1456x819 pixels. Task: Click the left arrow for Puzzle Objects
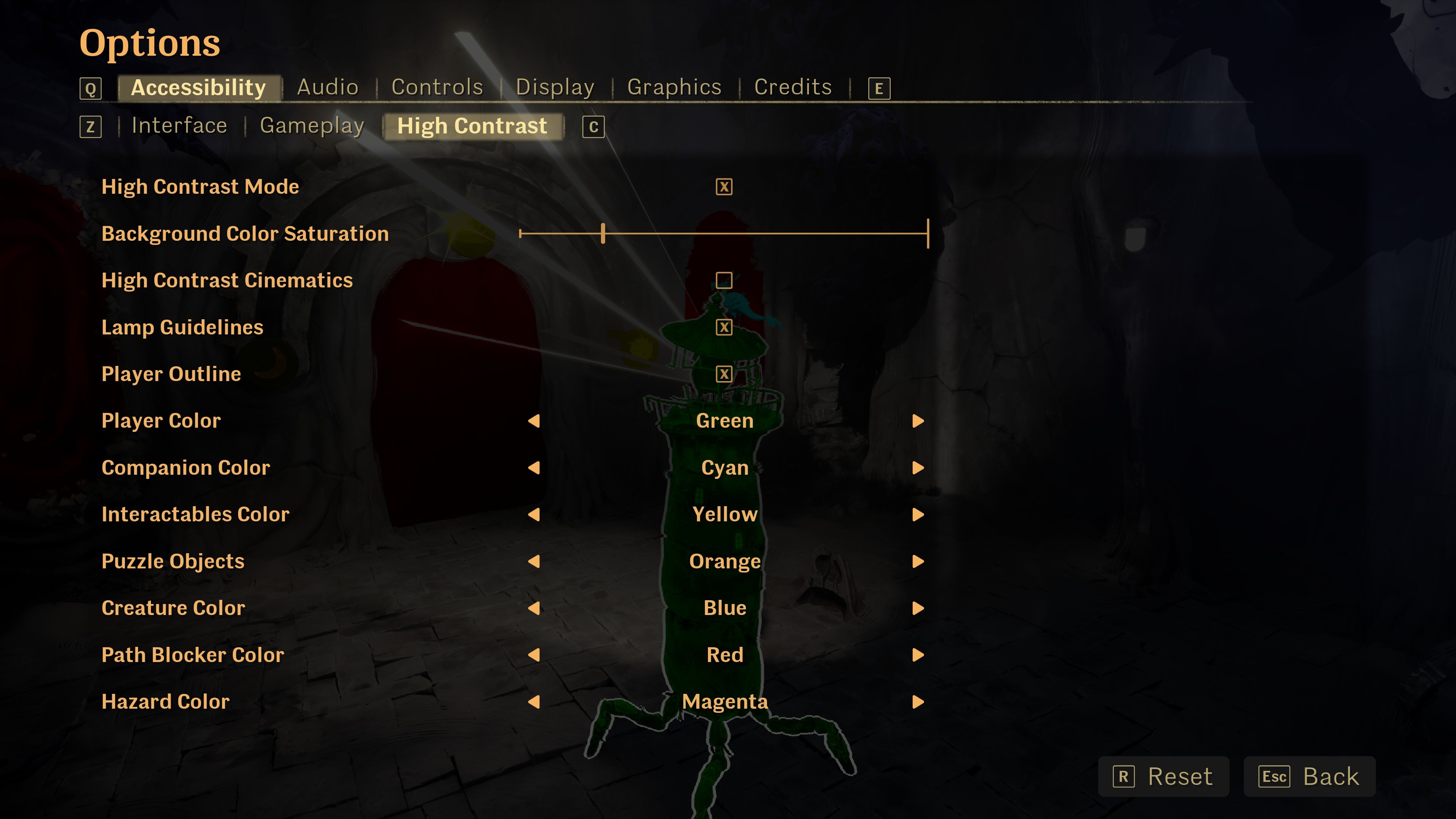[x=533, y=561]
